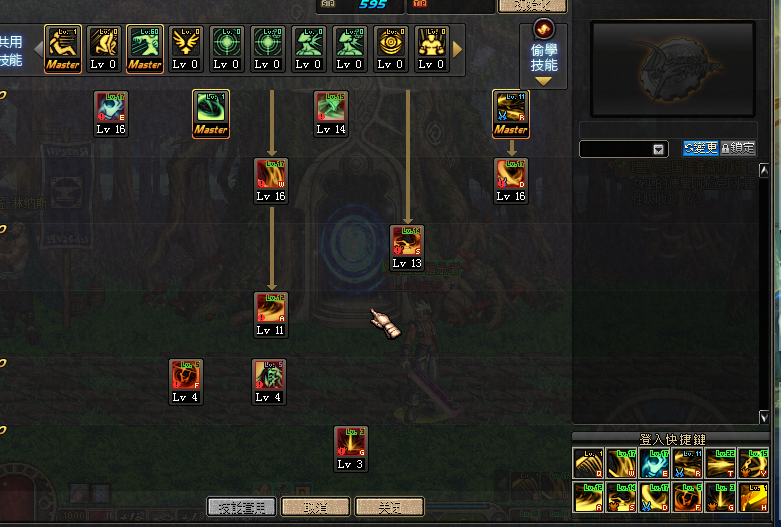The width and height of the screenshot is (781, 527).
Task: Choose the Lv 14 green skill icon
Action: pos(331,107)
